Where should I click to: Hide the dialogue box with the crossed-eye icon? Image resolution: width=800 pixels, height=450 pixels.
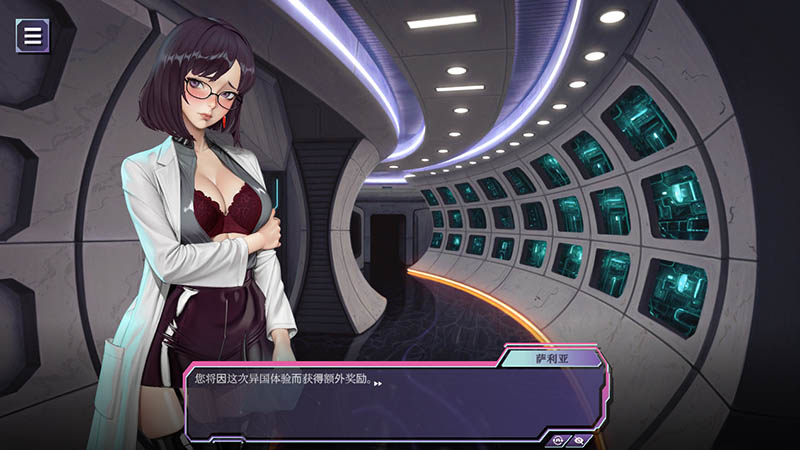579,439
